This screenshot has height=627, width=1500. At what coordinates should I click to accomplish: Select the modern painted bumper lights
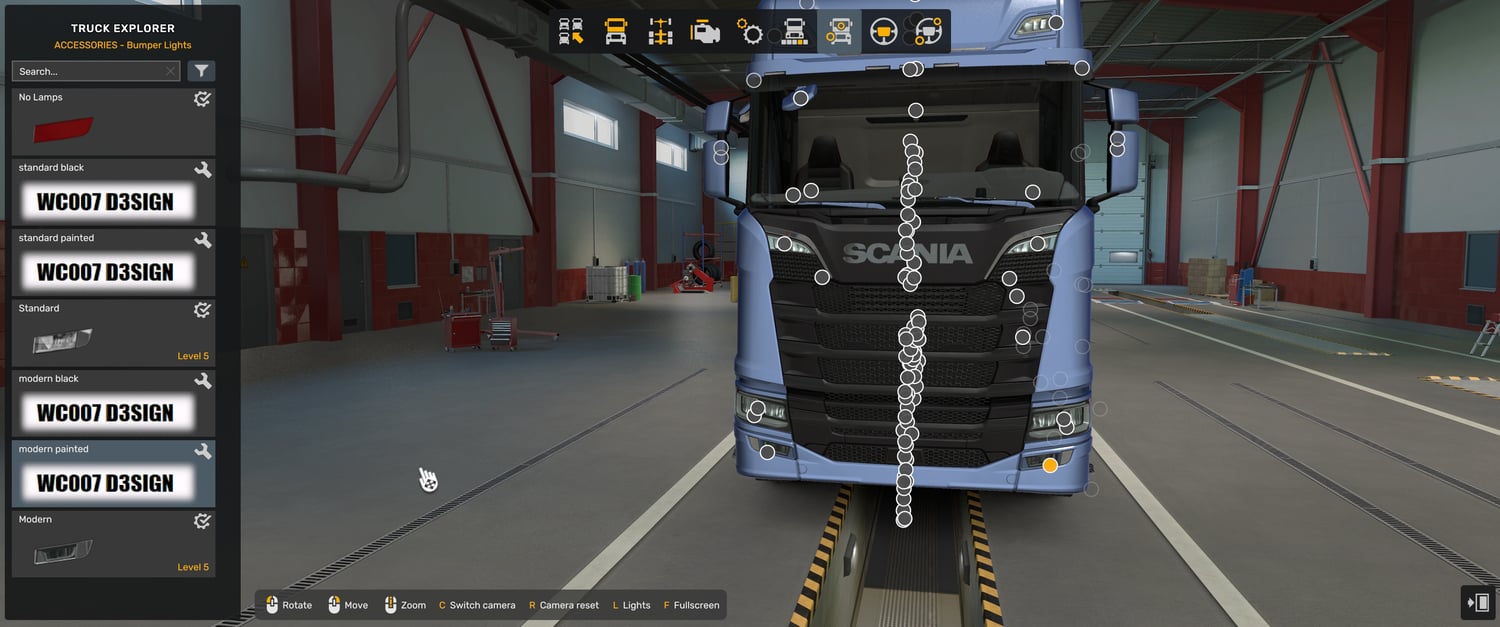click(x=113, y=474)
